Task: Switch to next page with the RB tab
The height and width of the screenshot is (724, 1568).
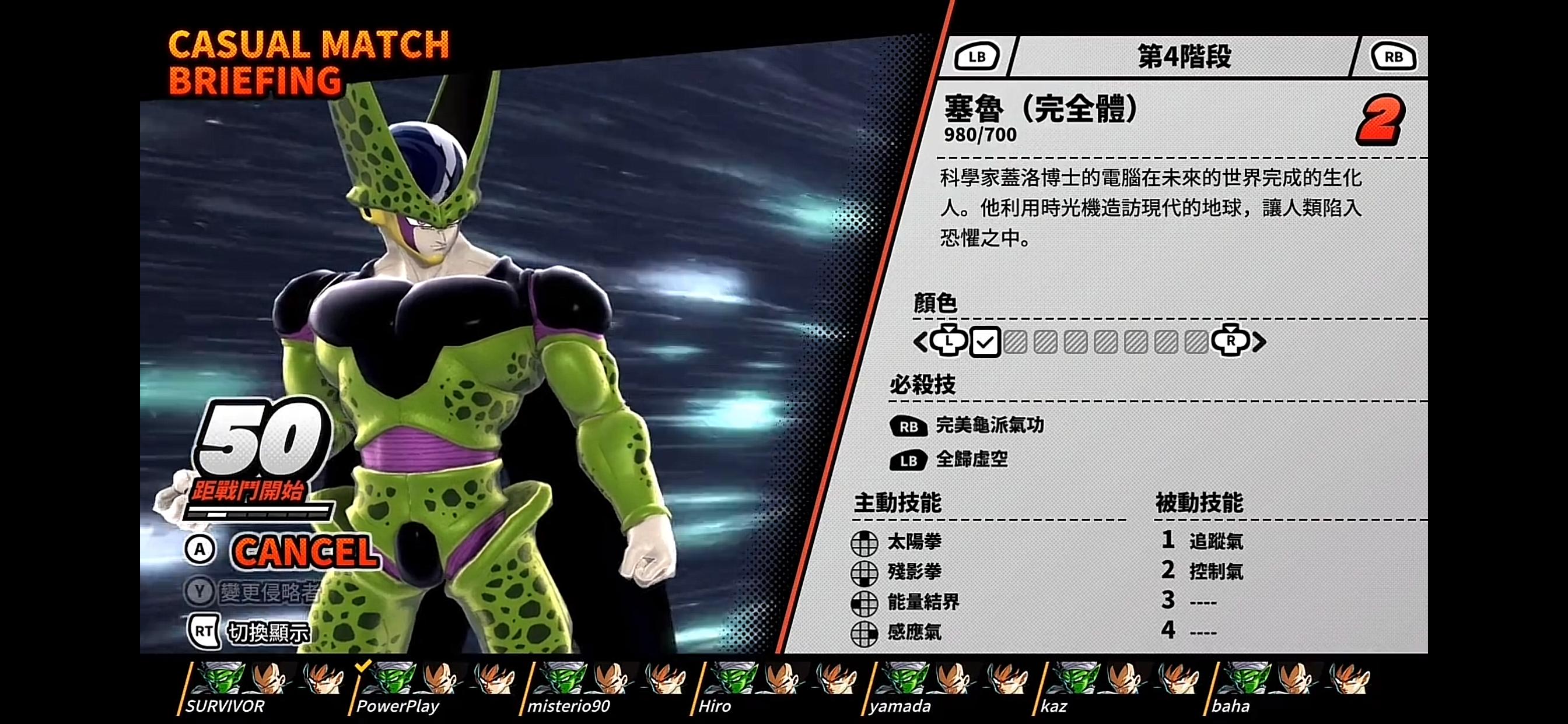Action: pos(1394,57)
